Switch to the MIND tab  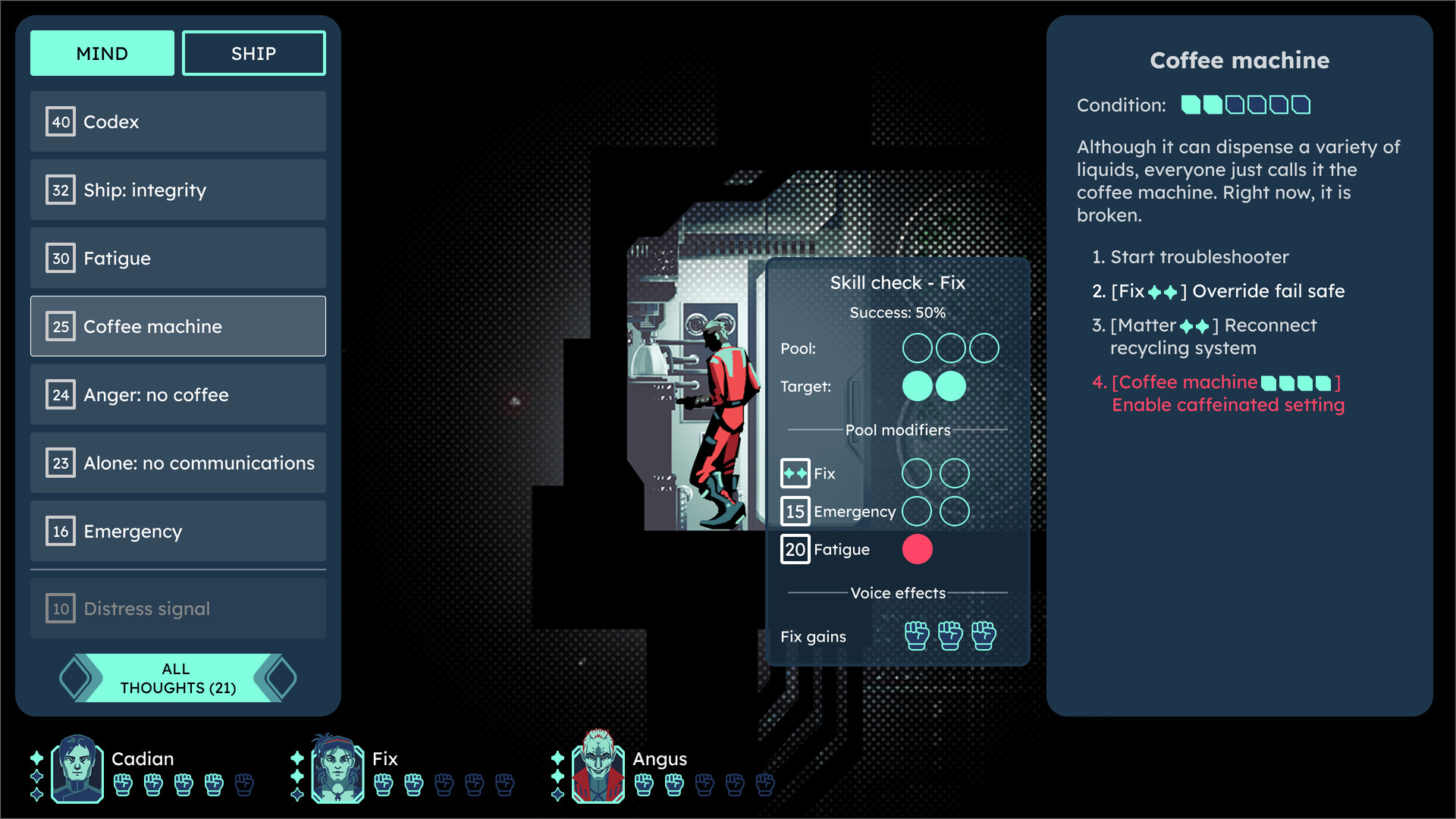coord(102,52)
